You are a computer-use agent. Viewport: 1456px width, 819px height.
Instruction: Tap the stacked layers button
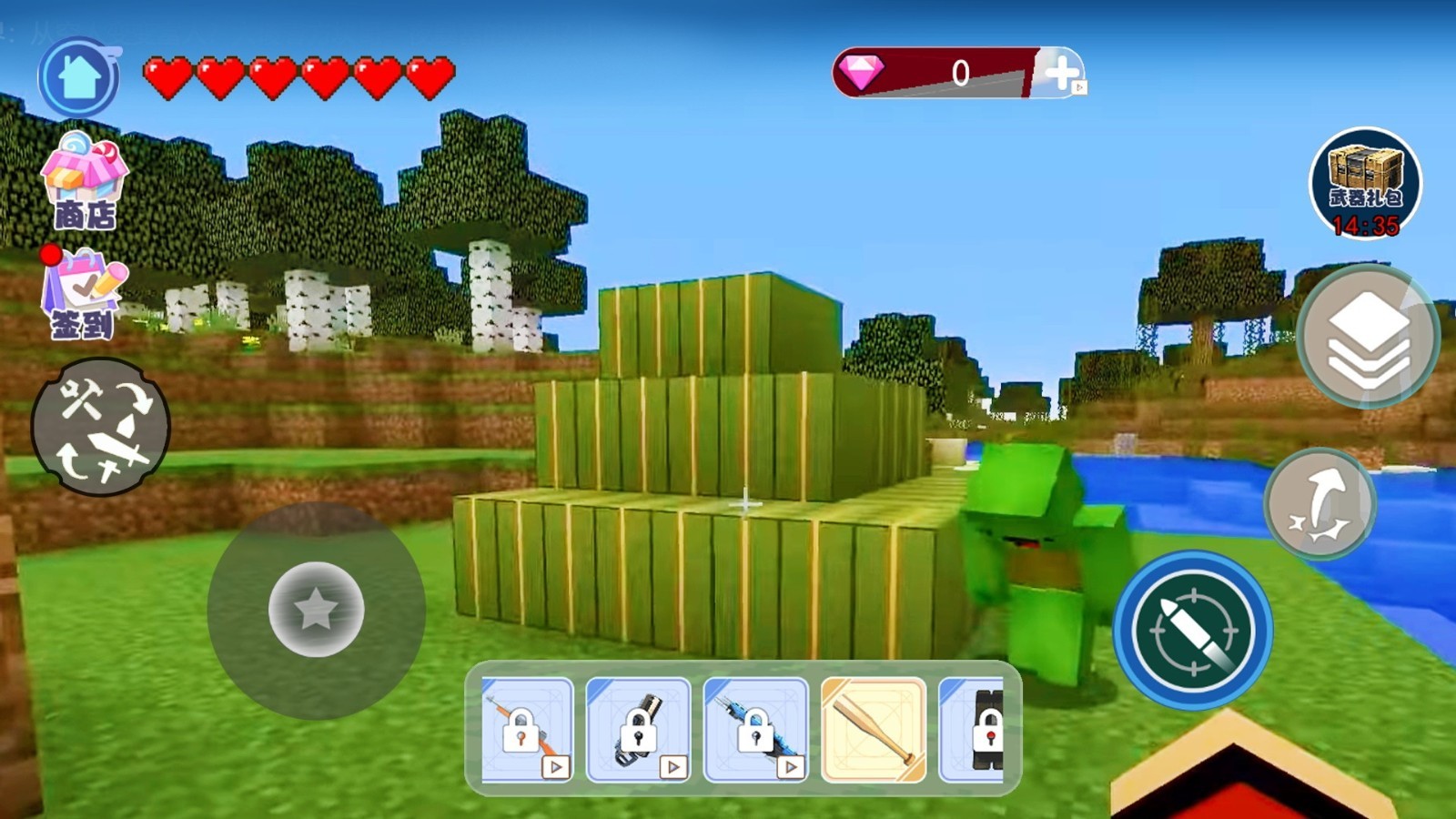(1367, 338)
